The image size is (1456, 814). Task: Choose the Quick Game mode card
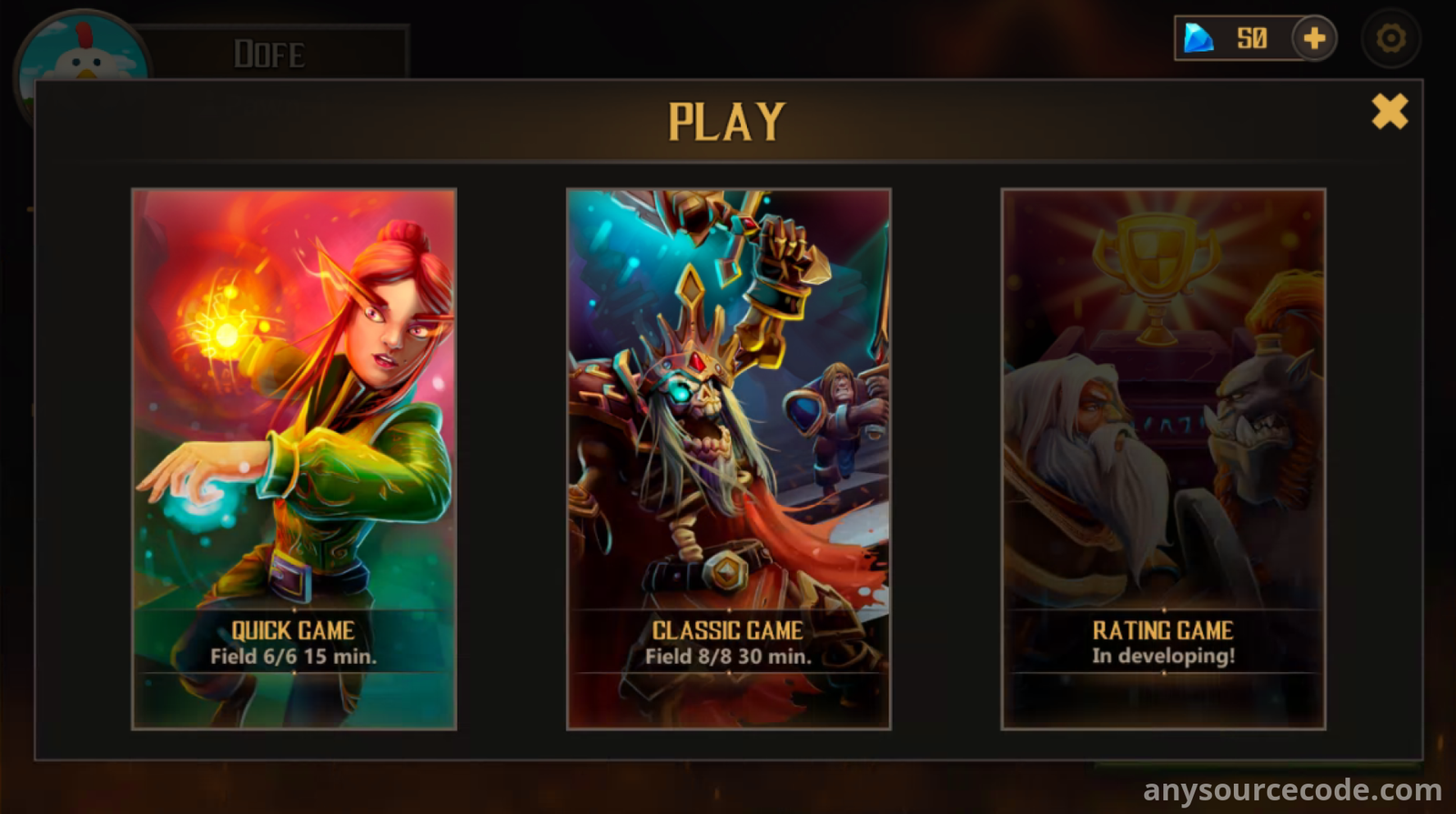click(x=294, y=458)
